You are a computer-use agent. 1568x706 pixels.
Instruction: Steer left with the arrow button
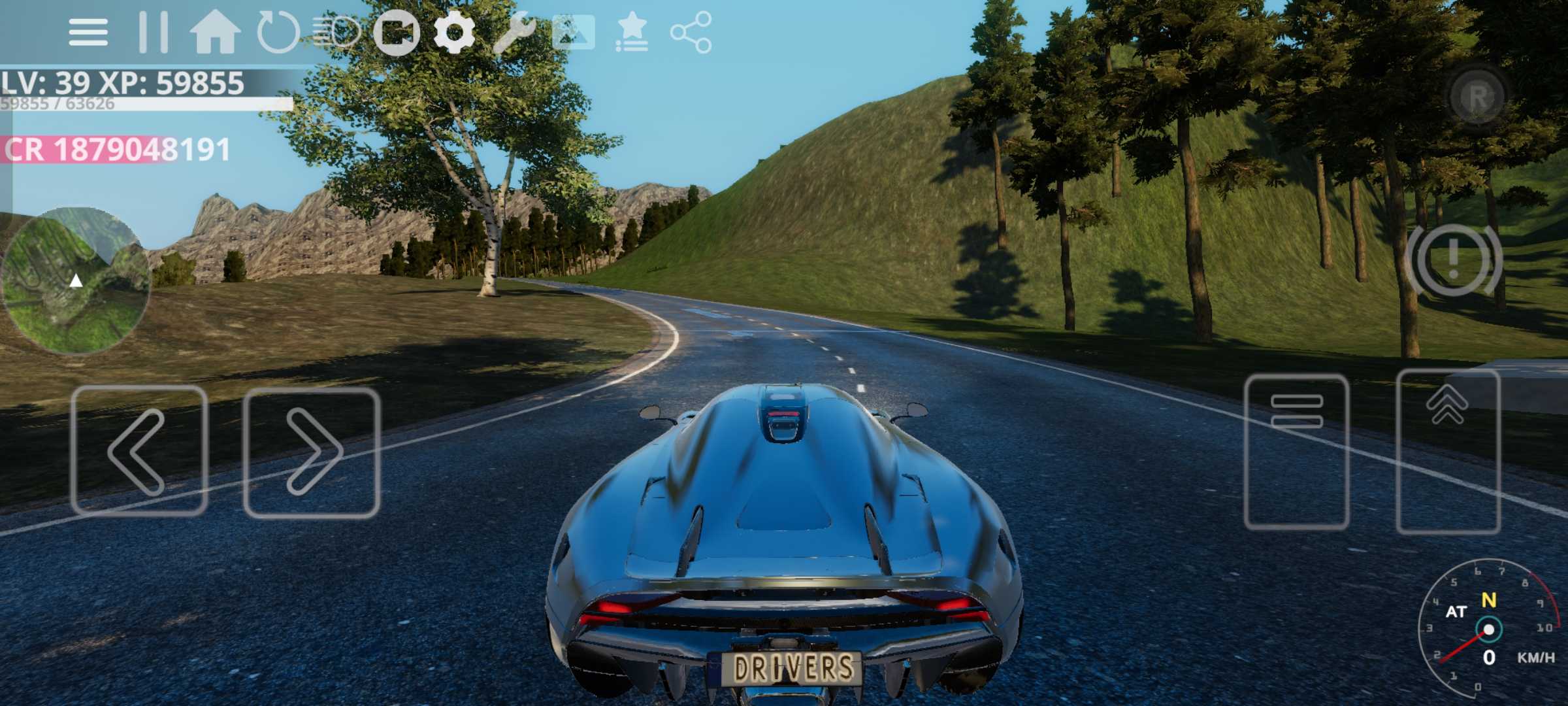139,450
